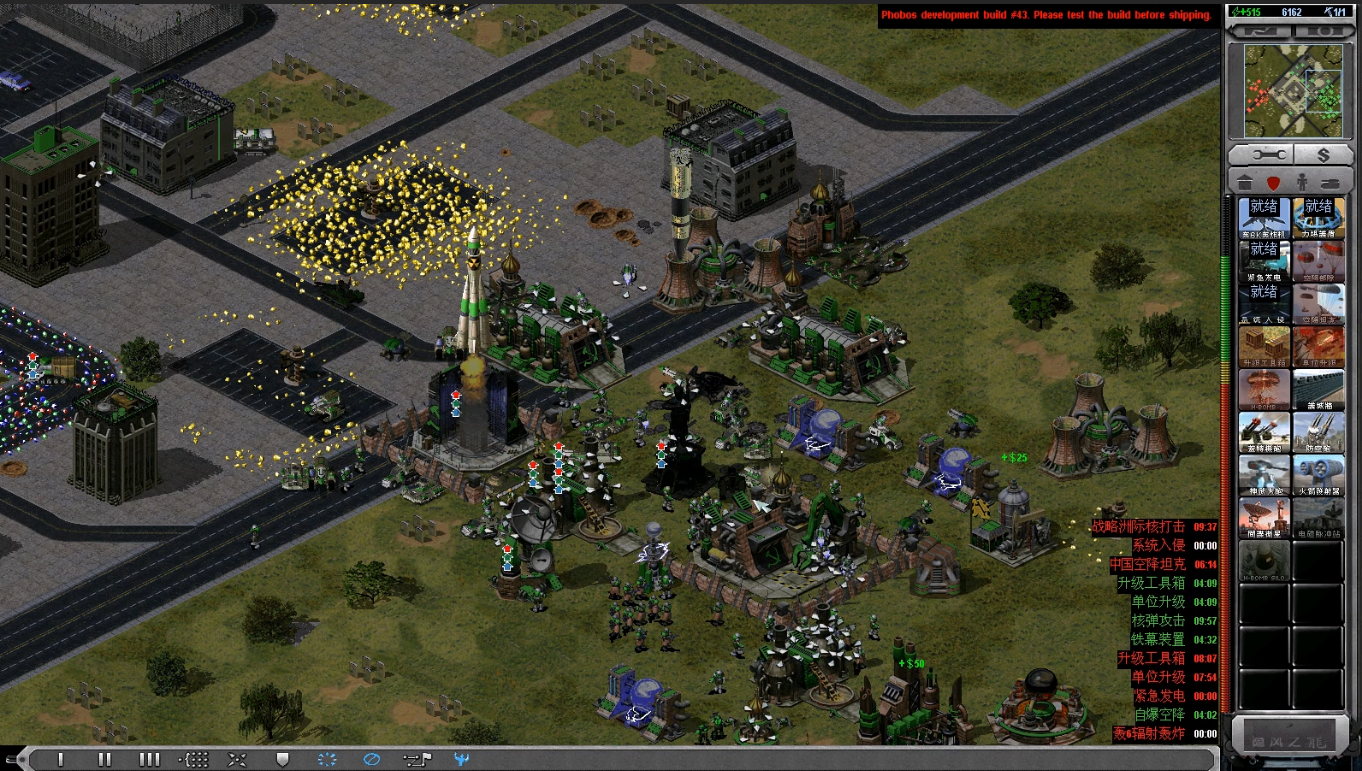The image size is (1362, 771).
Task: Select the H-Bomb mushroom cloud icon
Action: pyautogui.click(x=1264, y=389)
